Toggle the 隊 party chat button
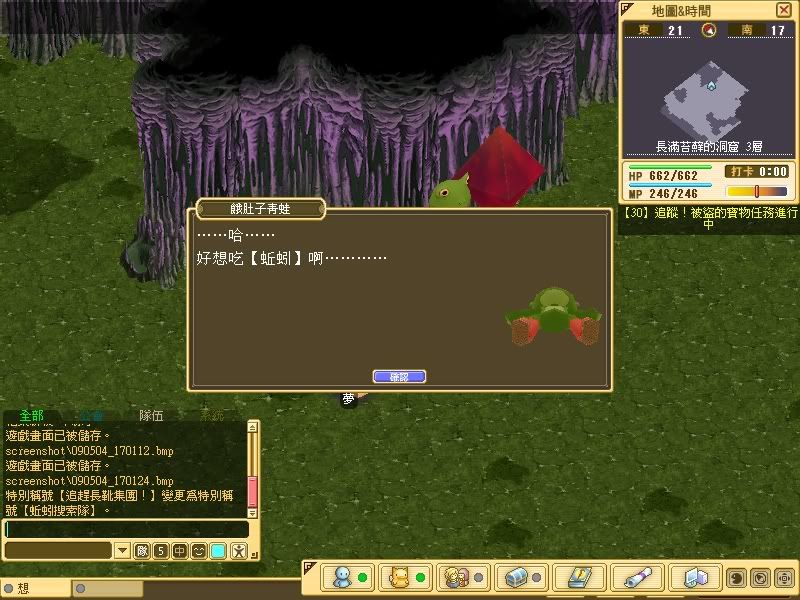 point(142,551)
